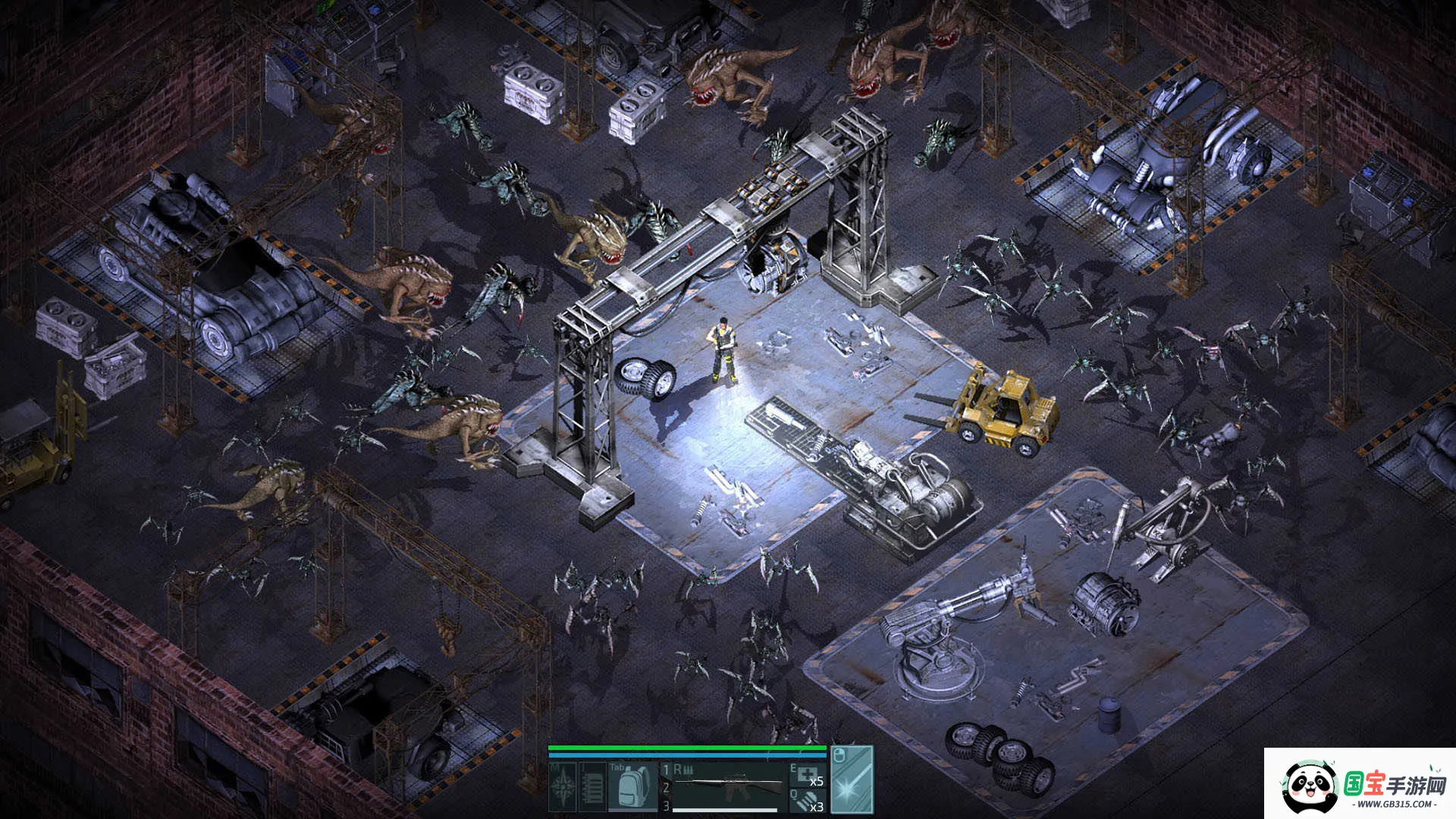Use a medkit from the x5 slot

(x=808, y=775)
